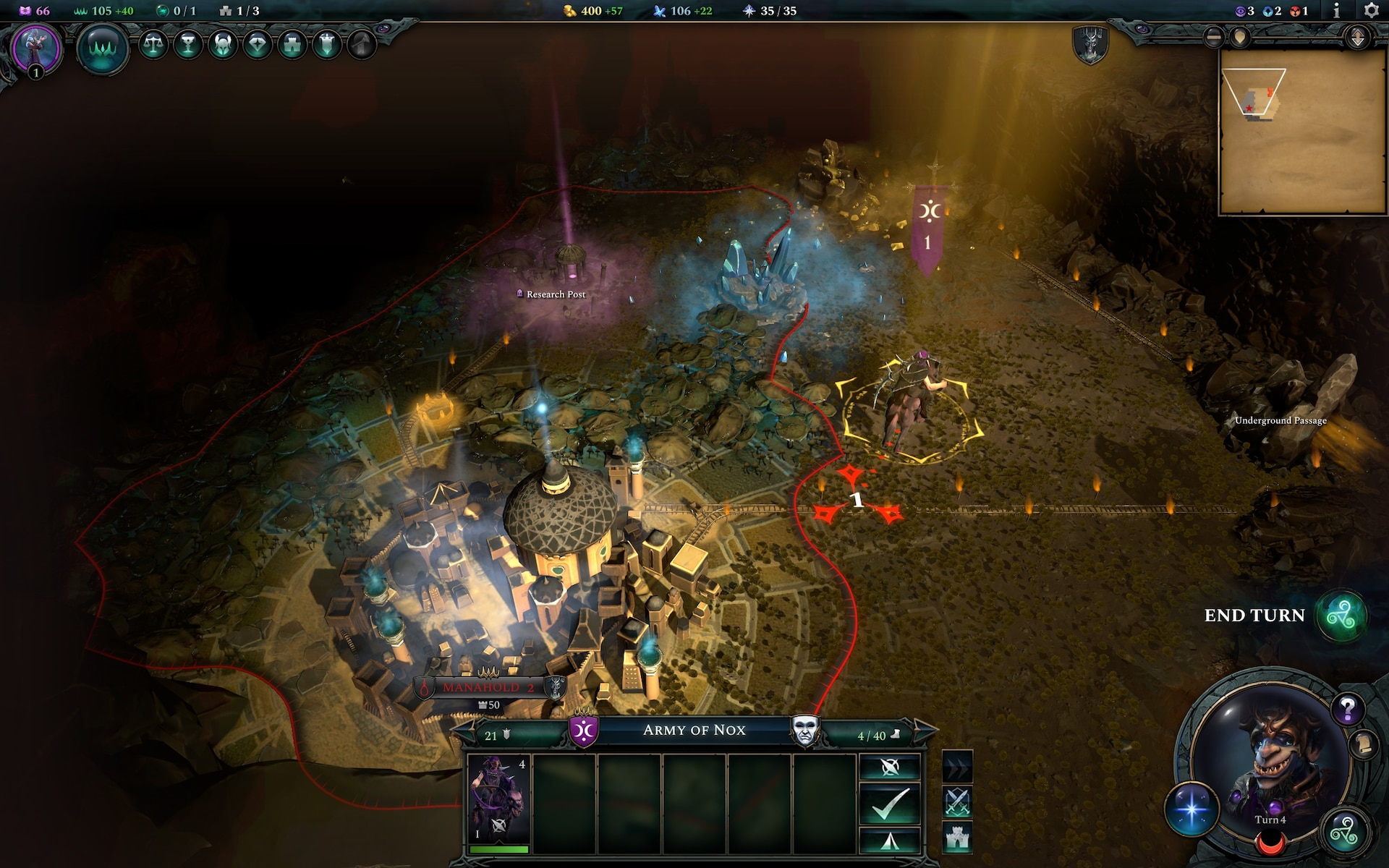Image resolution: width=1389 pixels, height=868 pixels.
Task: Toggle the minimap layer arrows button
Action: pyautogui.click(x=1357, y=38)
